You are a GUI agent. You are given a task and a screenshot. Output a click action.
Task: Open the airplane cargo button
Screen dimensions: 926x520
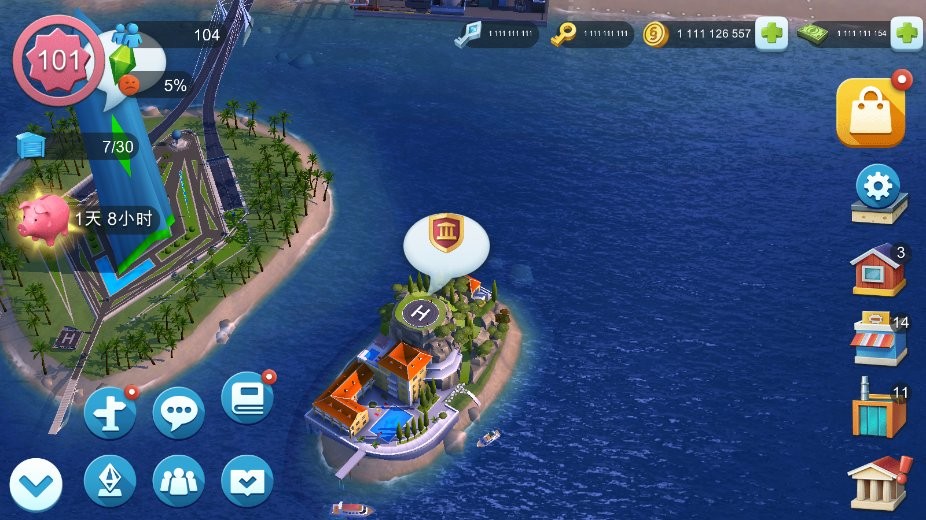[109, 411]
